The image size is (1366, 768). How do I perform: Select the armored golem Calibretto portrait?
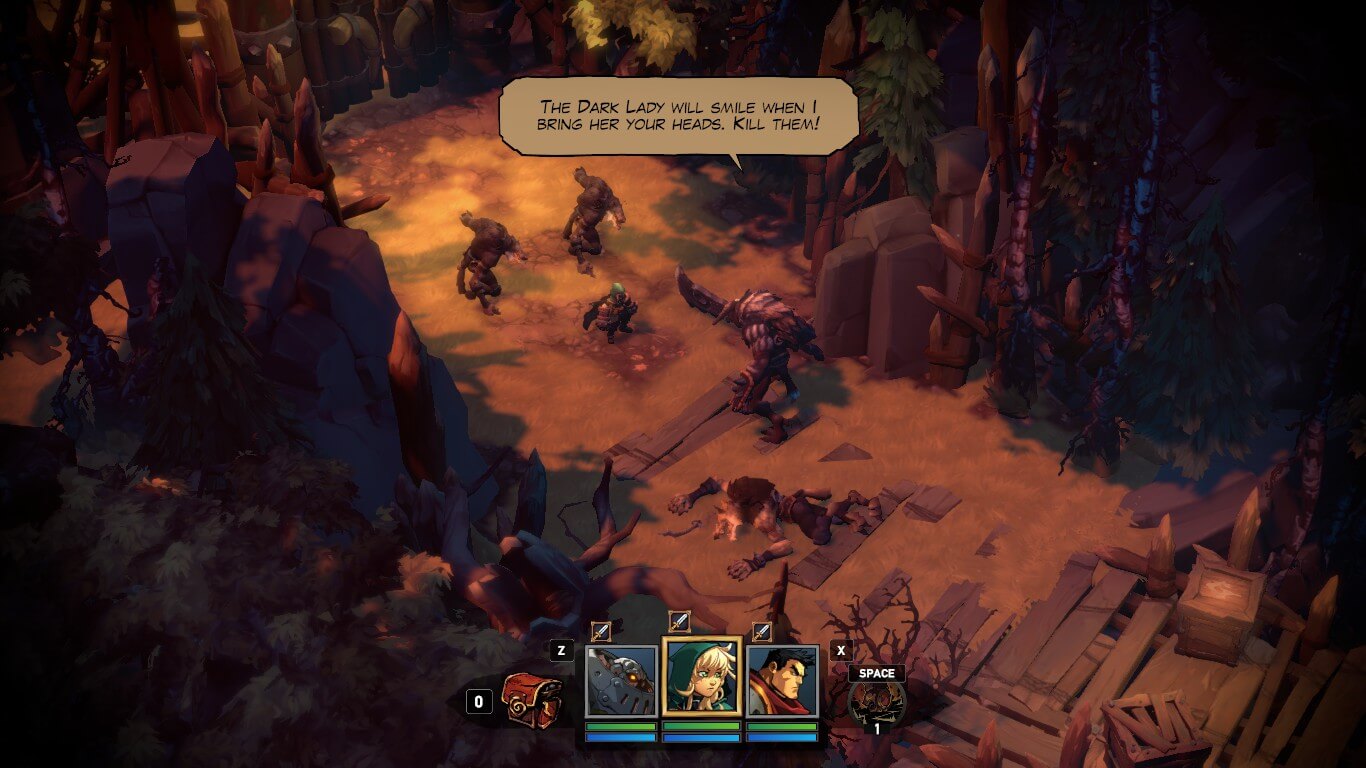tap(621, 681)
